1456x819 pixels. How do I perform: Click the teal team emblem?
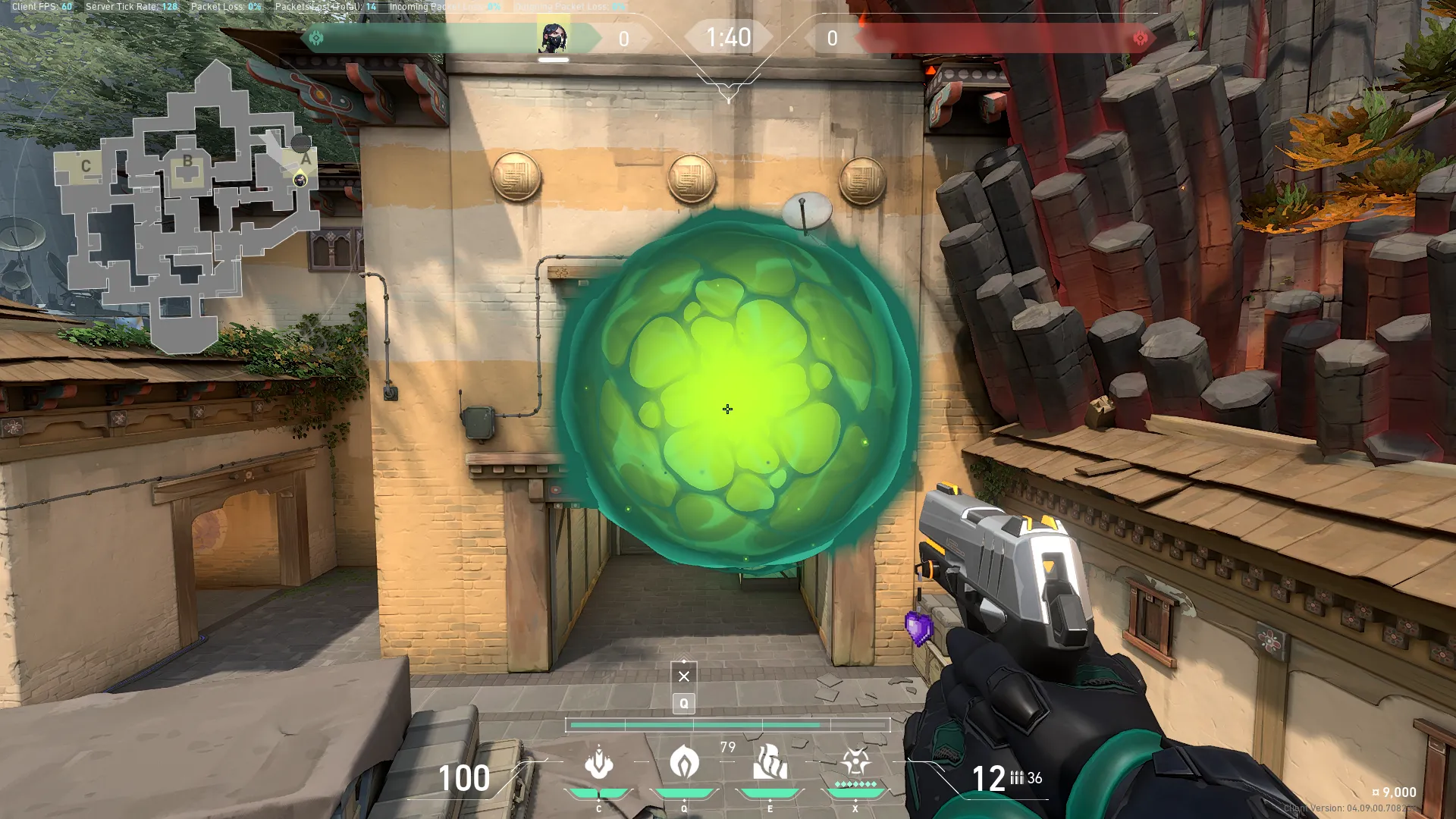click(x=316, y=38)
